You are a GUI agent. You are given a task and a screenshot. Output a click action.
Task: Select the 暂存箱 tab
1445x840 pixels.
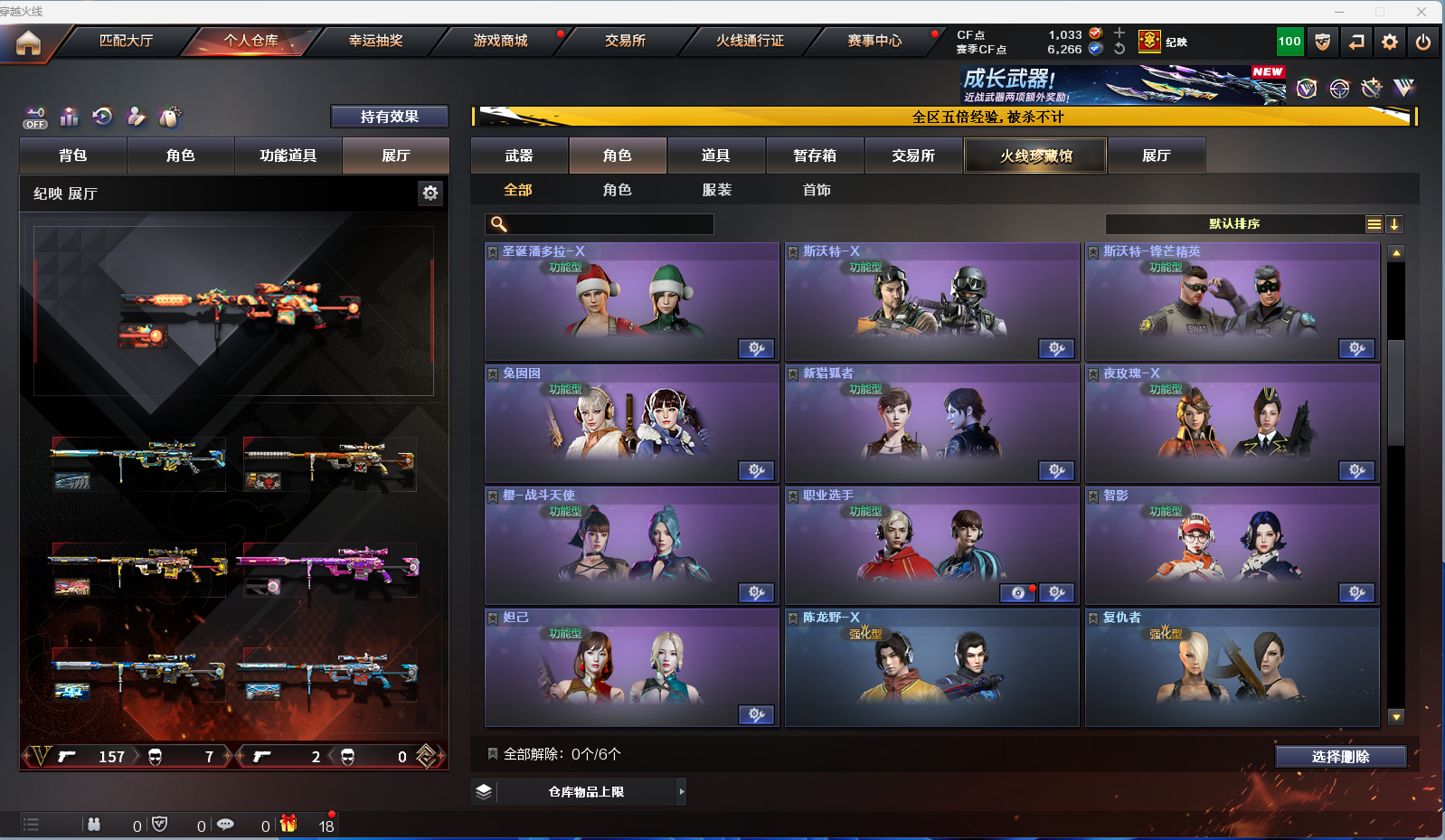[815, 156]
